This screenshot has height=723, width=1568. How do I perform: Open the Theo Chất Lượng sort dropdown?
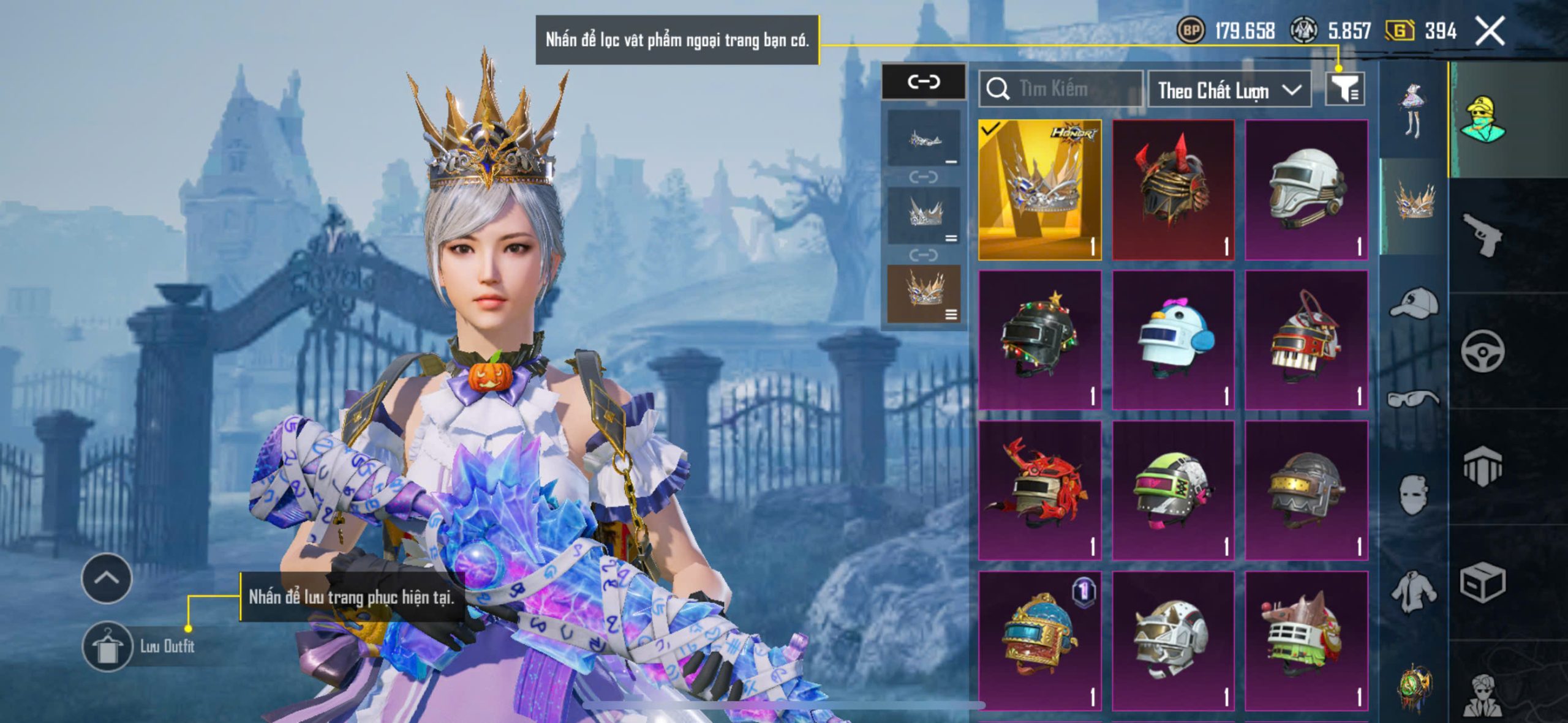pos(1229,90)
